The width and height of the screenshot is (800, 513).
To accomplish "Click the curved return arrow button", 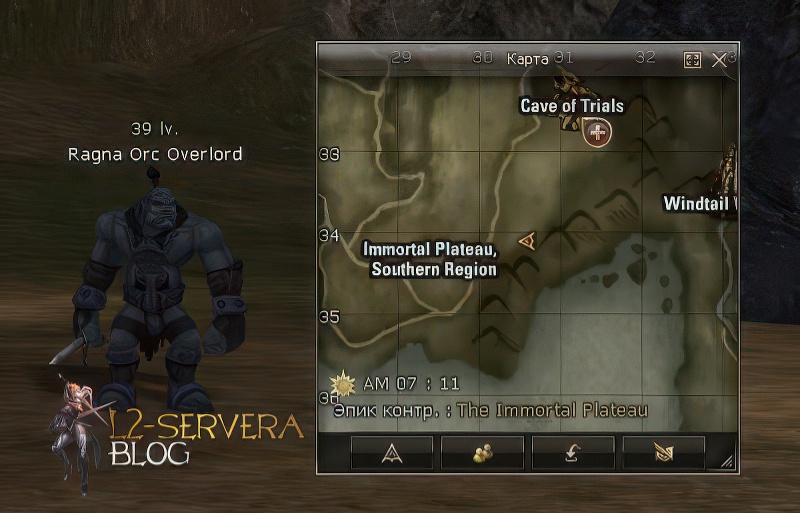I will [x=572, y=452].
